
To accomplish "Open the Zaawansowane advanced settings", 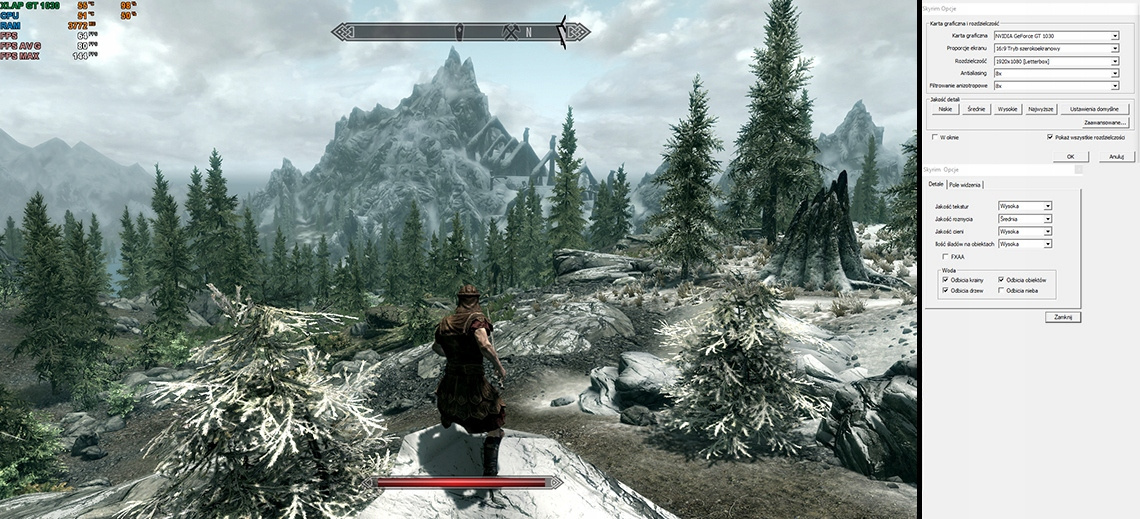I will (1105, 122).
